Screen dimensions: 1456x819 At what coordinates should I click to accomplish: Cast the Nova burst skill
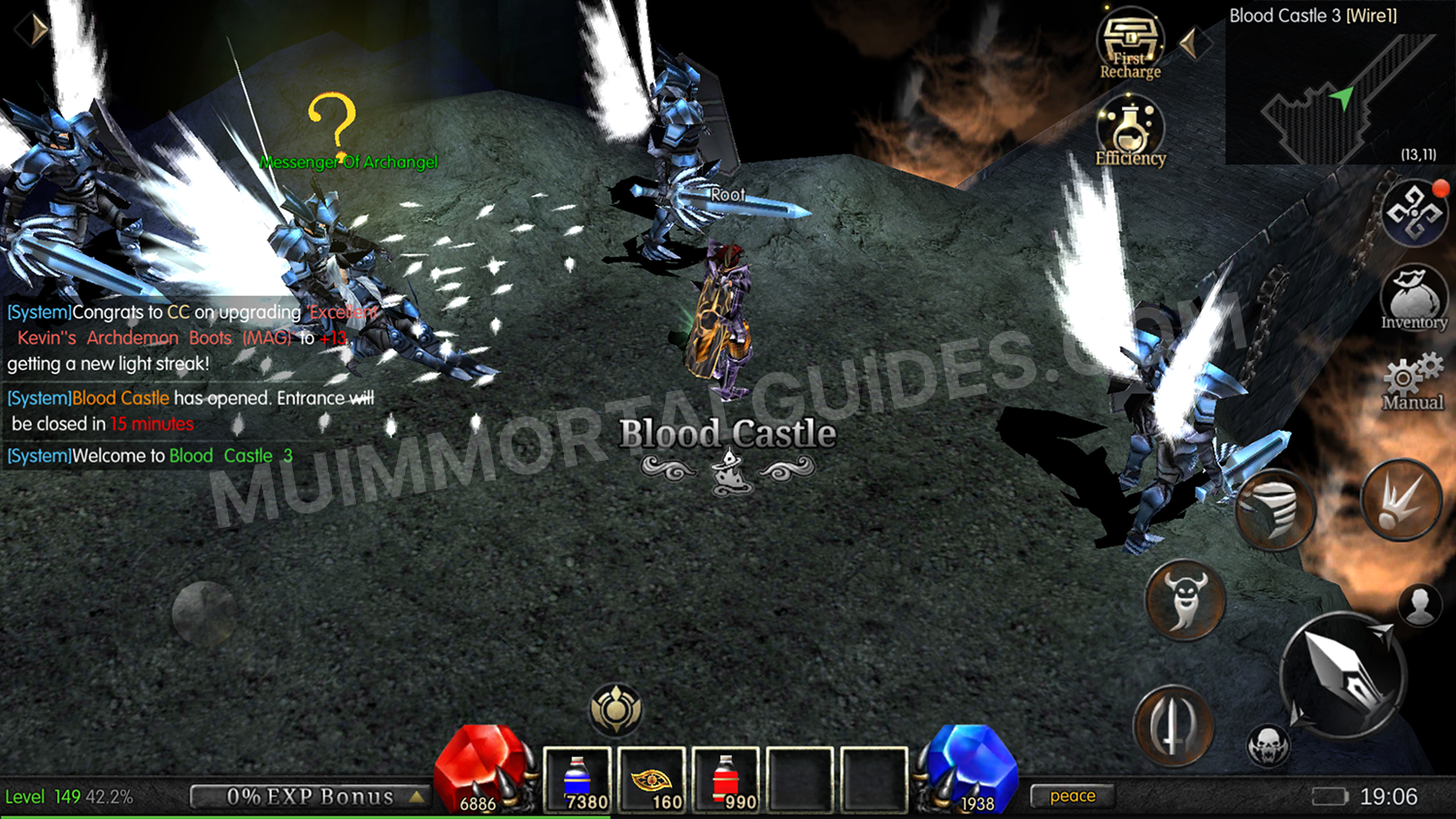1400,500
